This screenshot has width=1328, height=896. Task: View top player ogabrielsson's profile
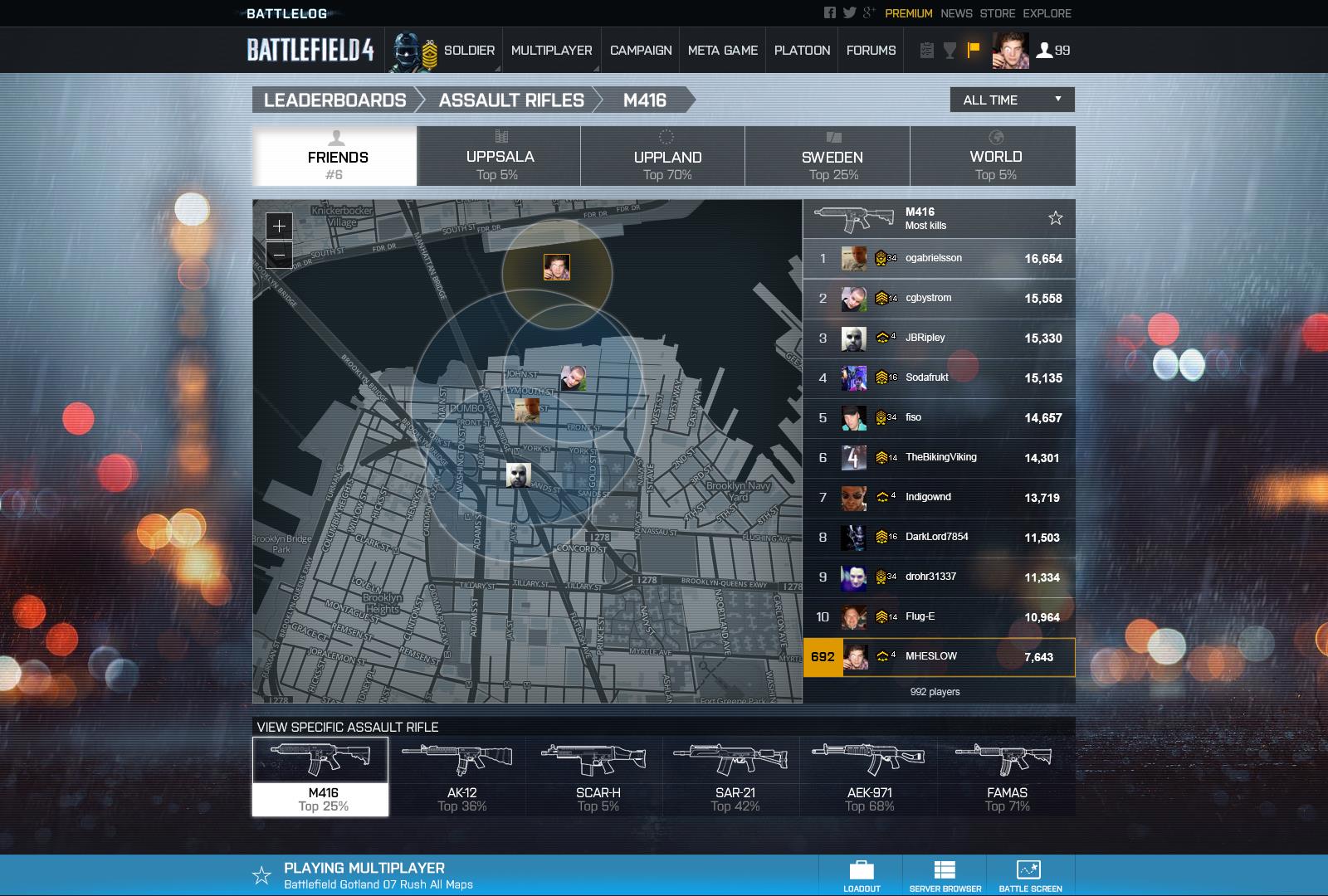(933, 258)
